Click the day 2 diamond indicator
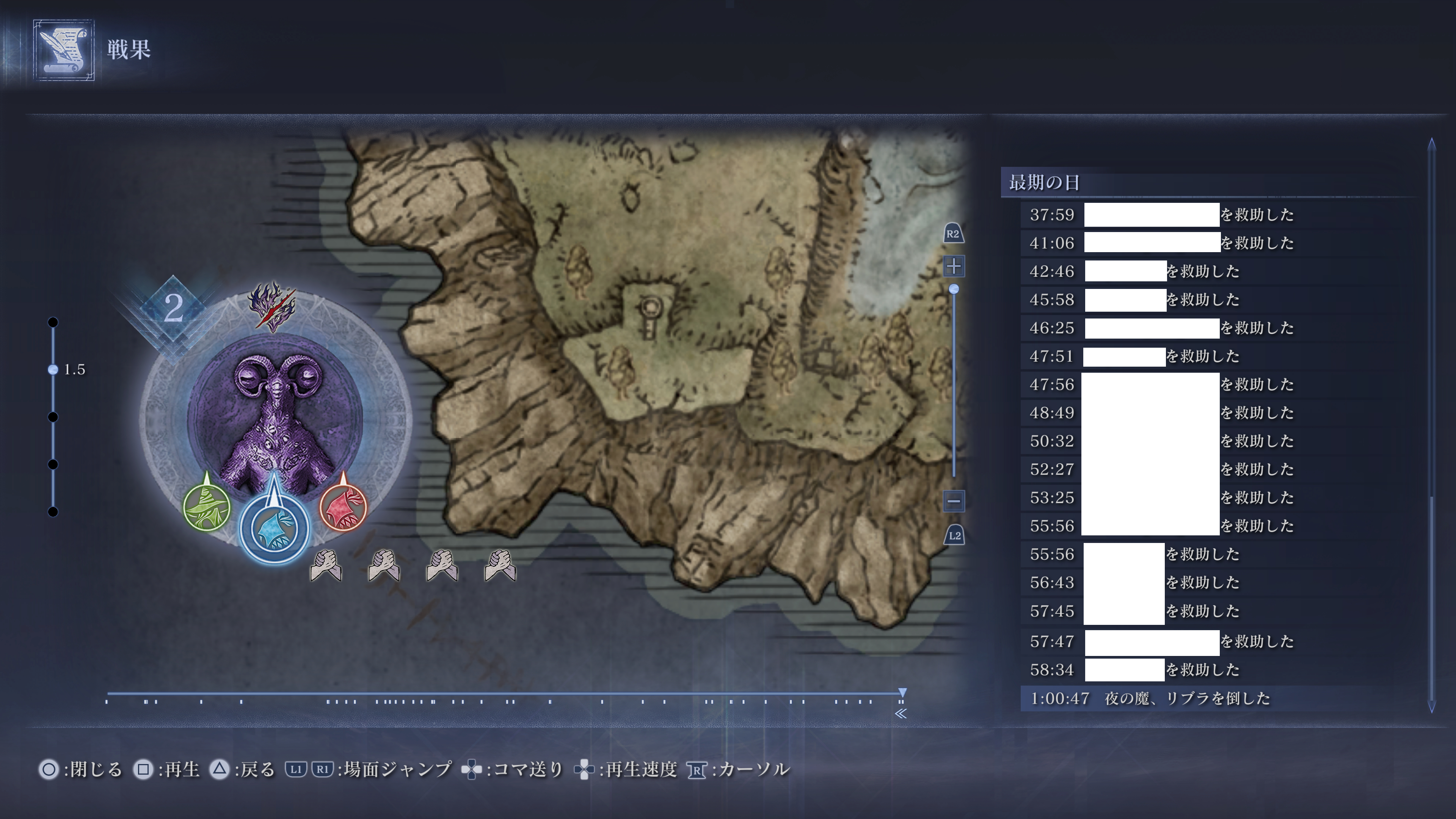 pos(173,309)
